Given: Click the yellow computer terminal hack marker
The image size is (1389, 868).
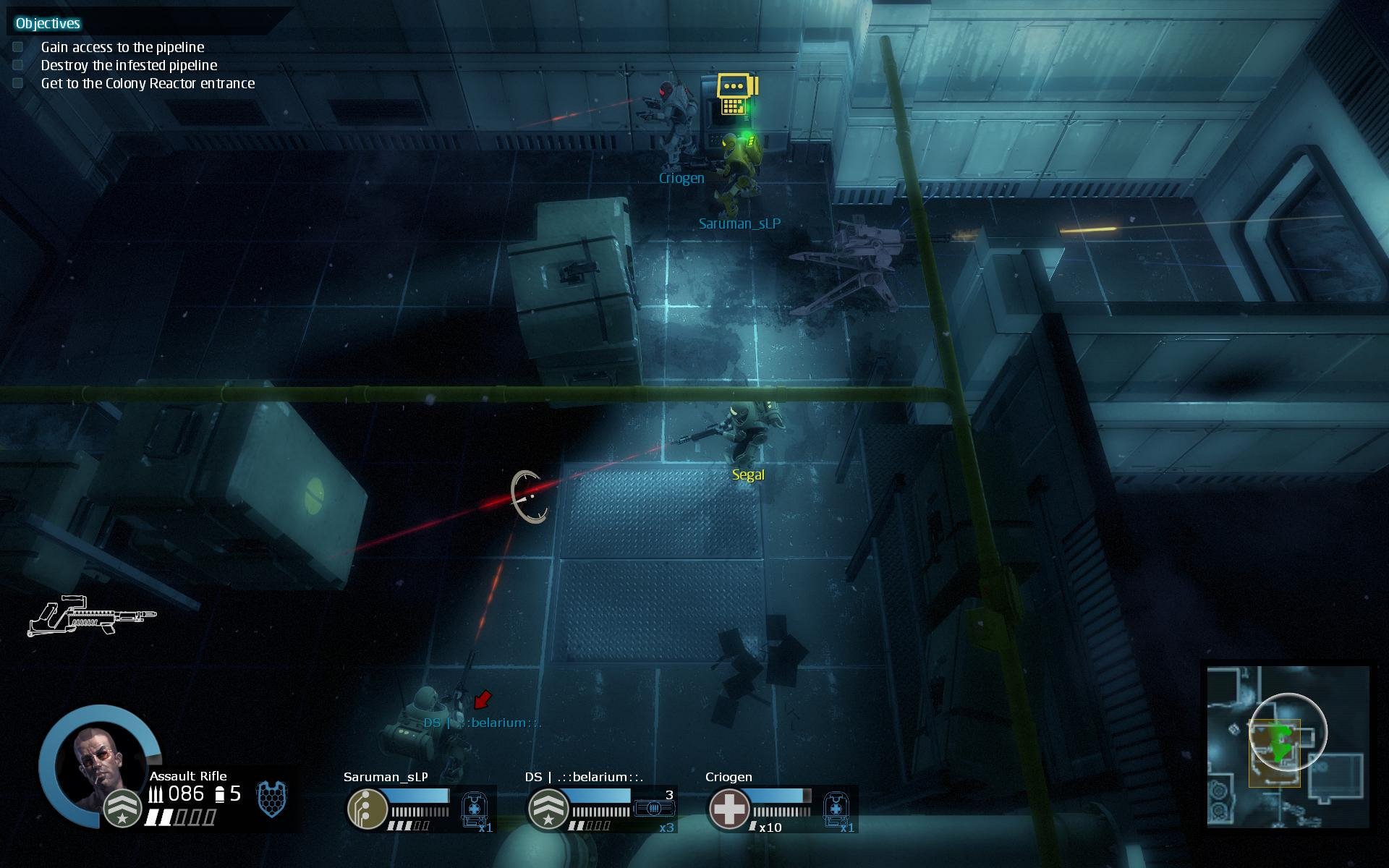Looking at the screenshot, I should tap(736, 94).
